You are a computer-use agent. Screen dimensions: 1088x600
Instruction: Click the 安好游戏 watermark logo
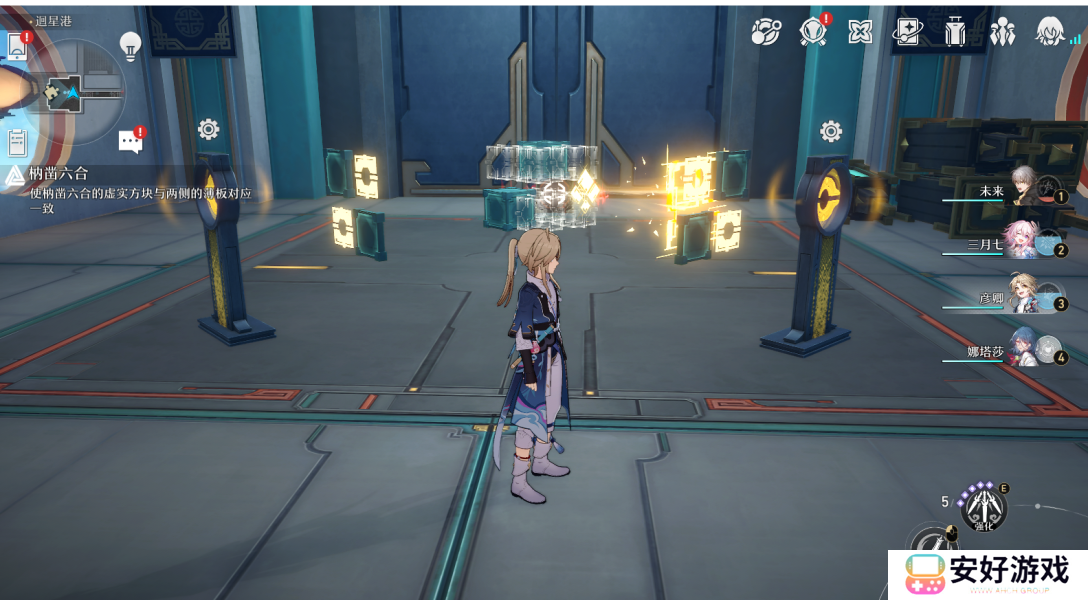(x=987, y=573)
